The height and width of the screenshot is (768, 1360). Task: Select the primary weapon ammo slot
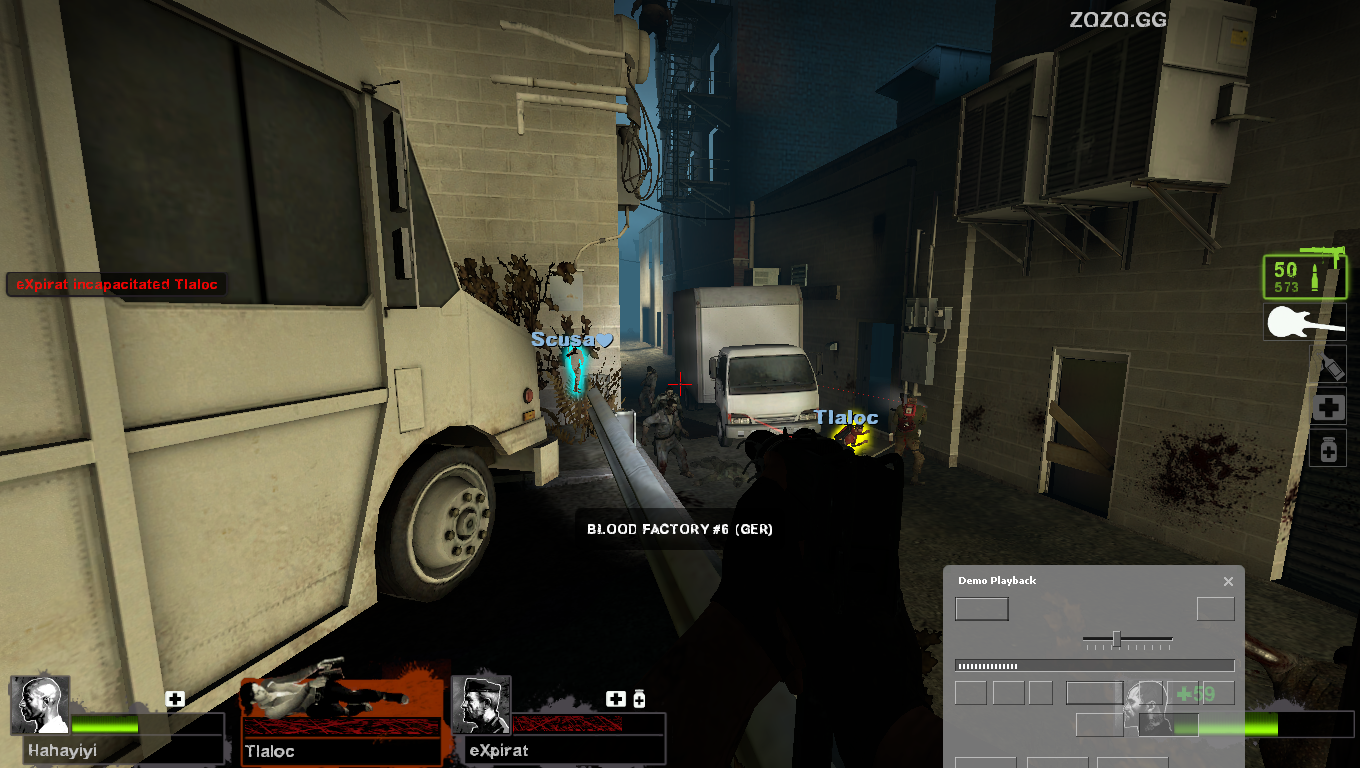pyautogui.click(x=1304, y=278)
